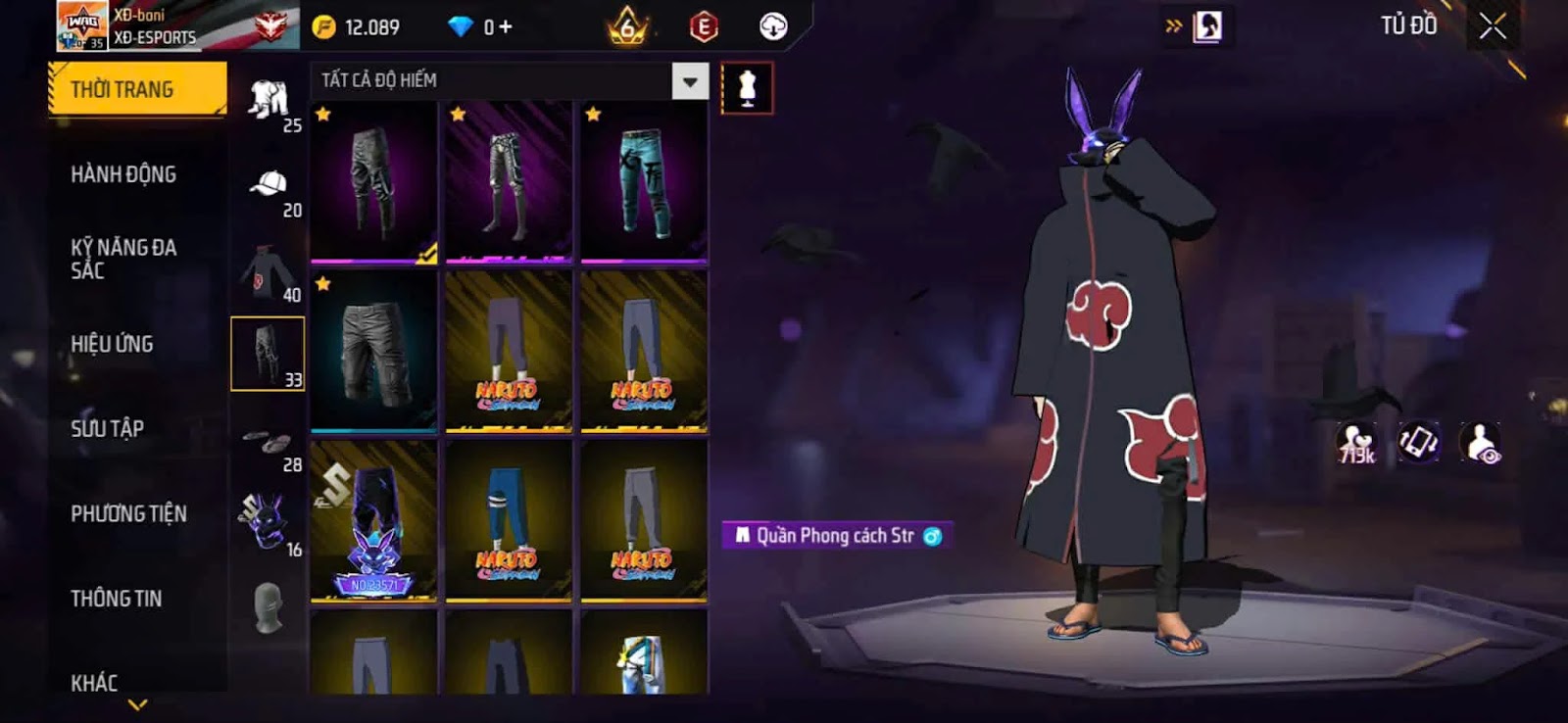Open Kỹ Năng Đa Sắc section
Screen dimensions: 1568x723
tap(123, 259)
